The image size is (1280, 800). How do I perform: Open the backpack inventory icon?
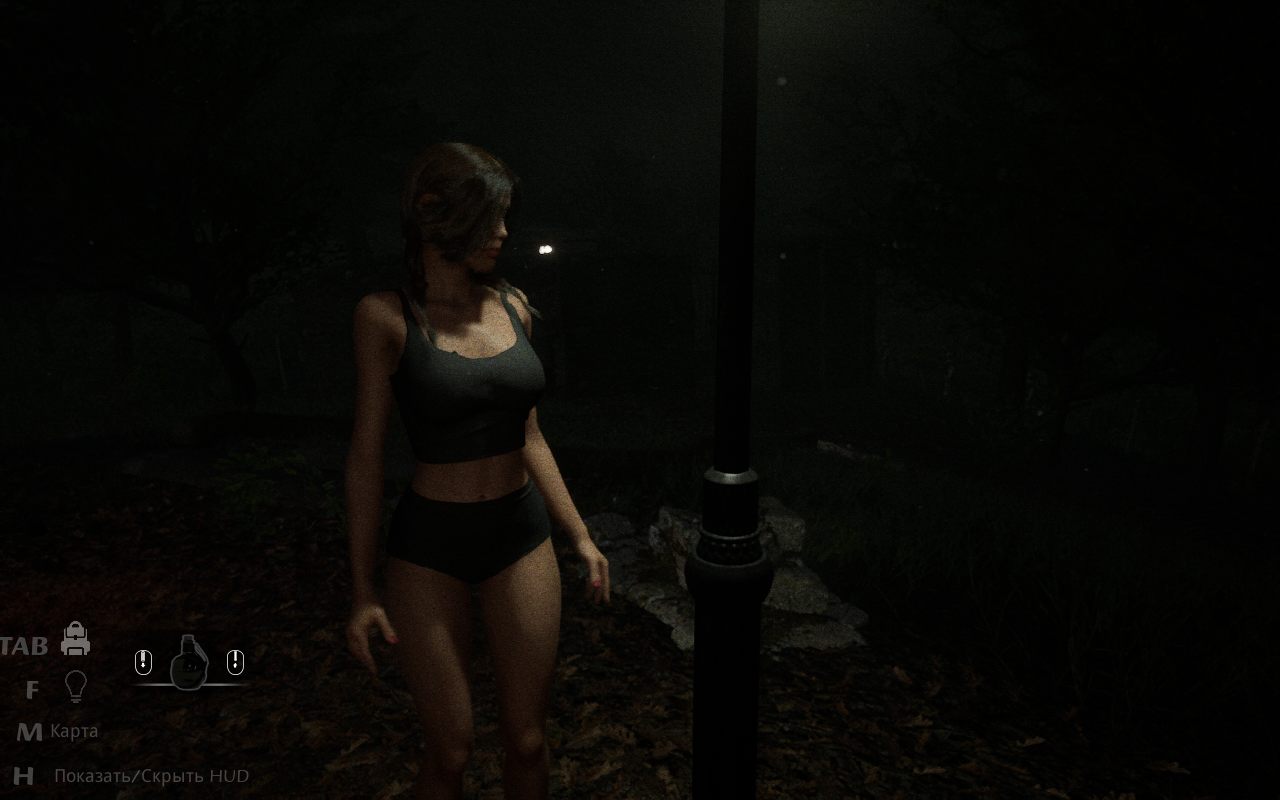(75, 639)
